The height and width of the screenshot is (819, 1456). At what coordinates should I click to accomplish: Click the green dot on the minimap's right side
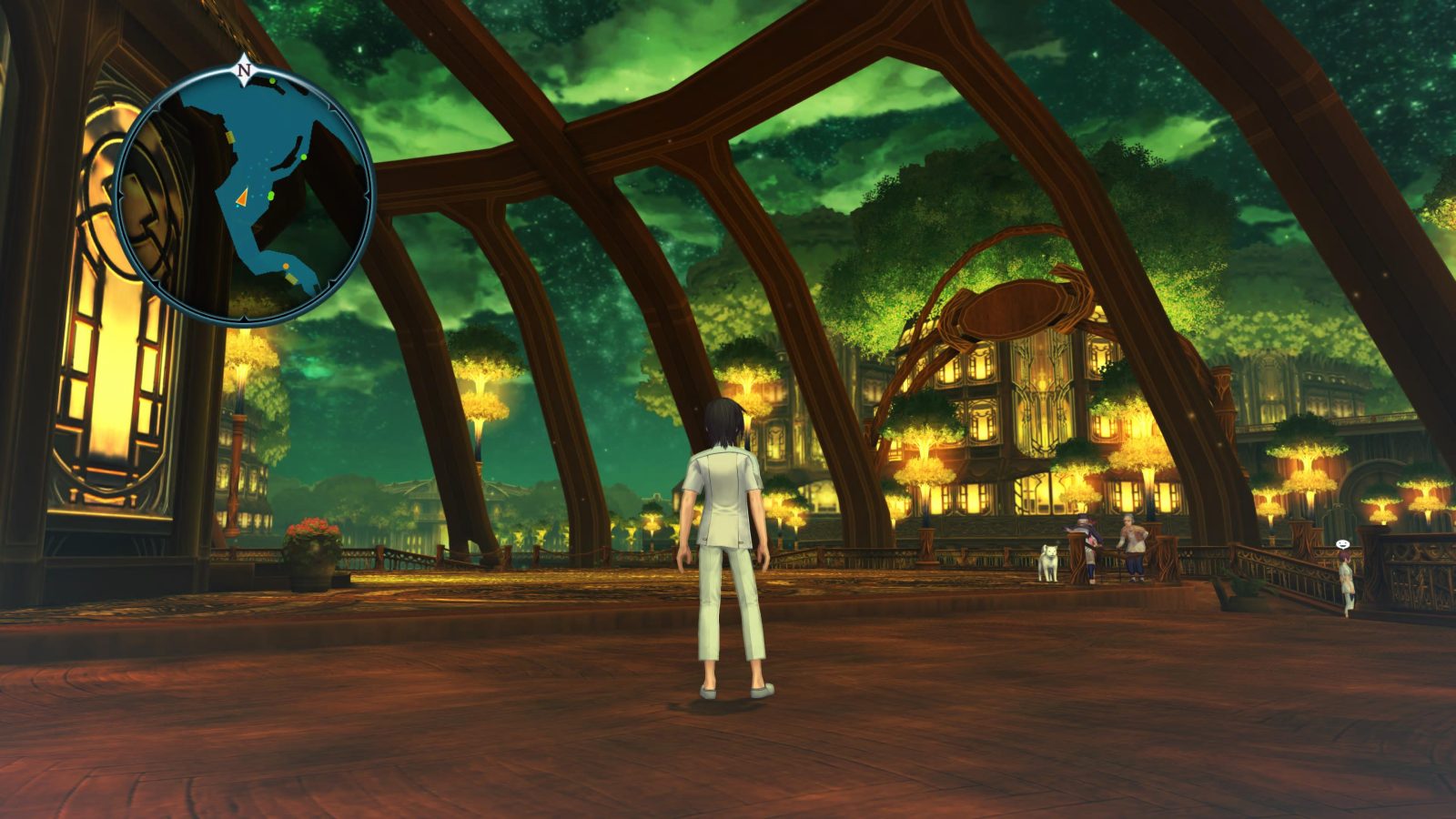303,157
